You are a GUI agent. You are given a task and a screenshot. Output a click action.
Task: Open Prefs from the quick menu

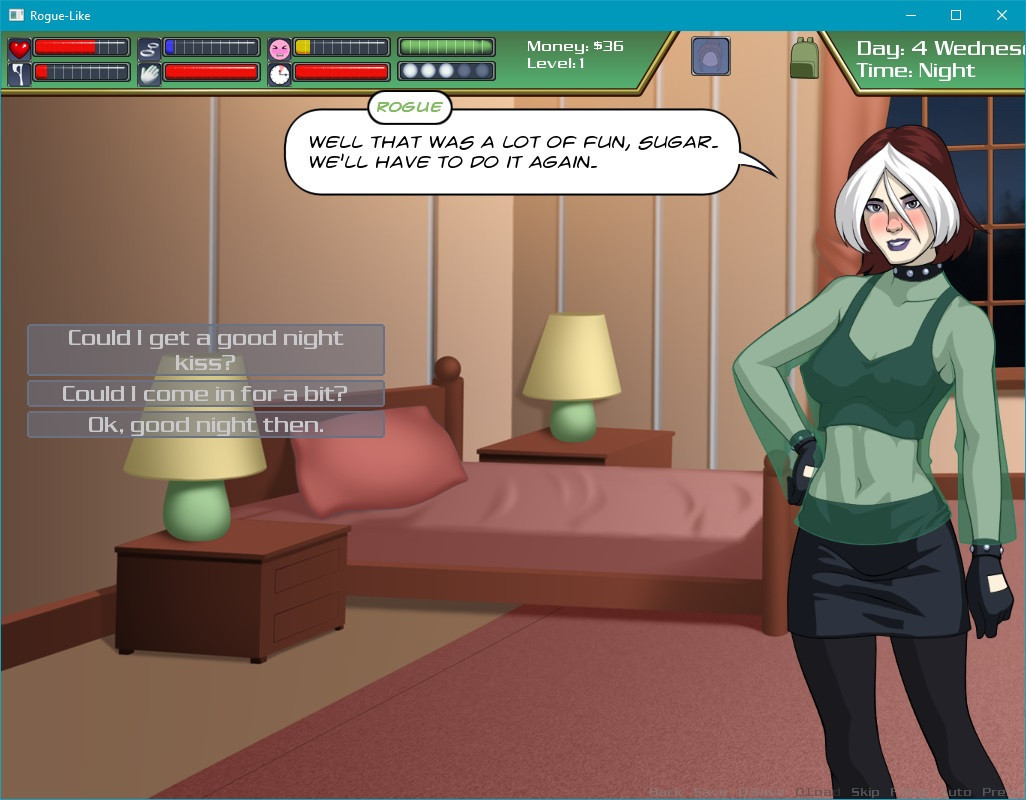(x=1002, y=792)
